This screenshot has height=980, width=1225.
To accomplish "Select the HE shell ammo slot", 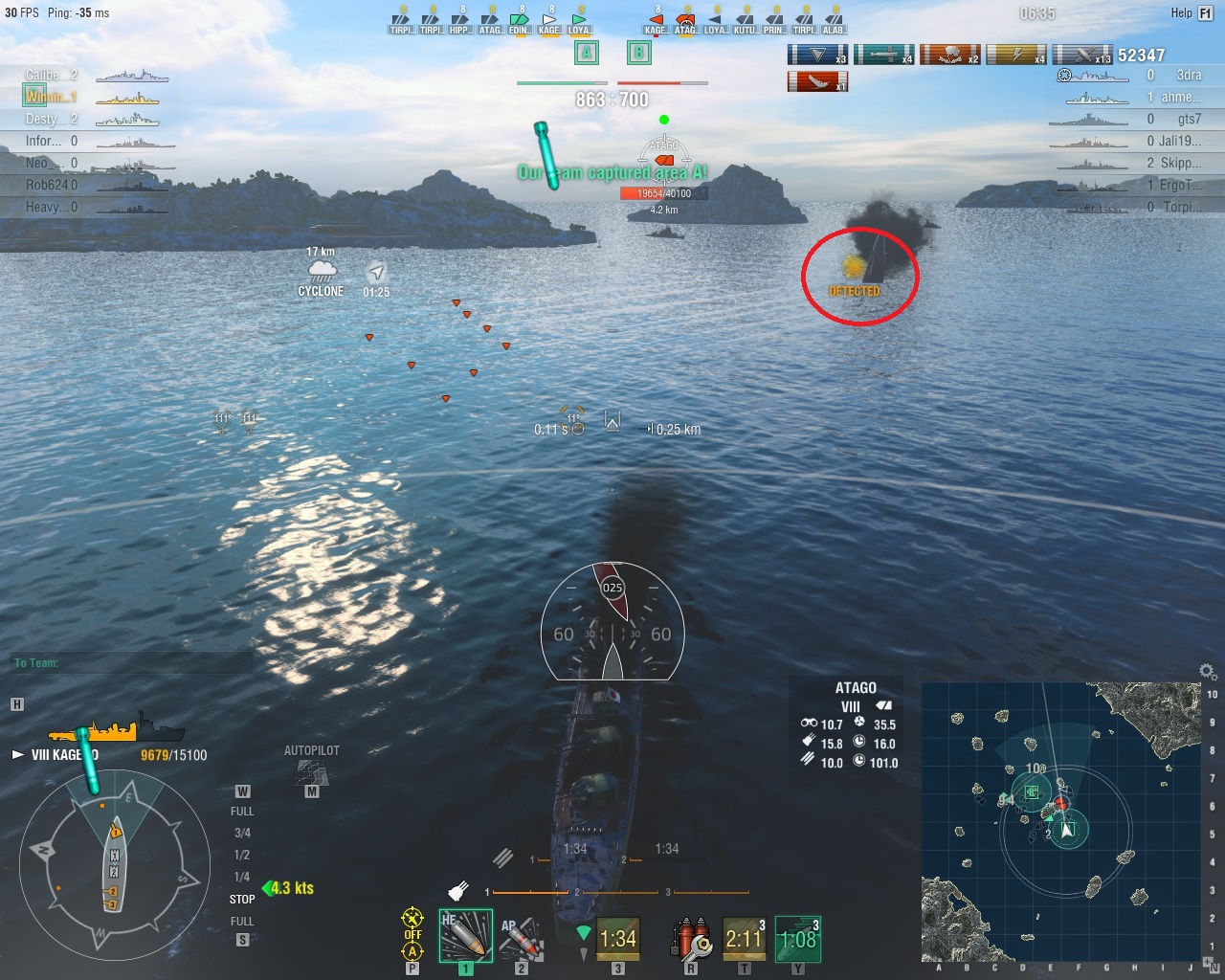I will pos(465,935).
